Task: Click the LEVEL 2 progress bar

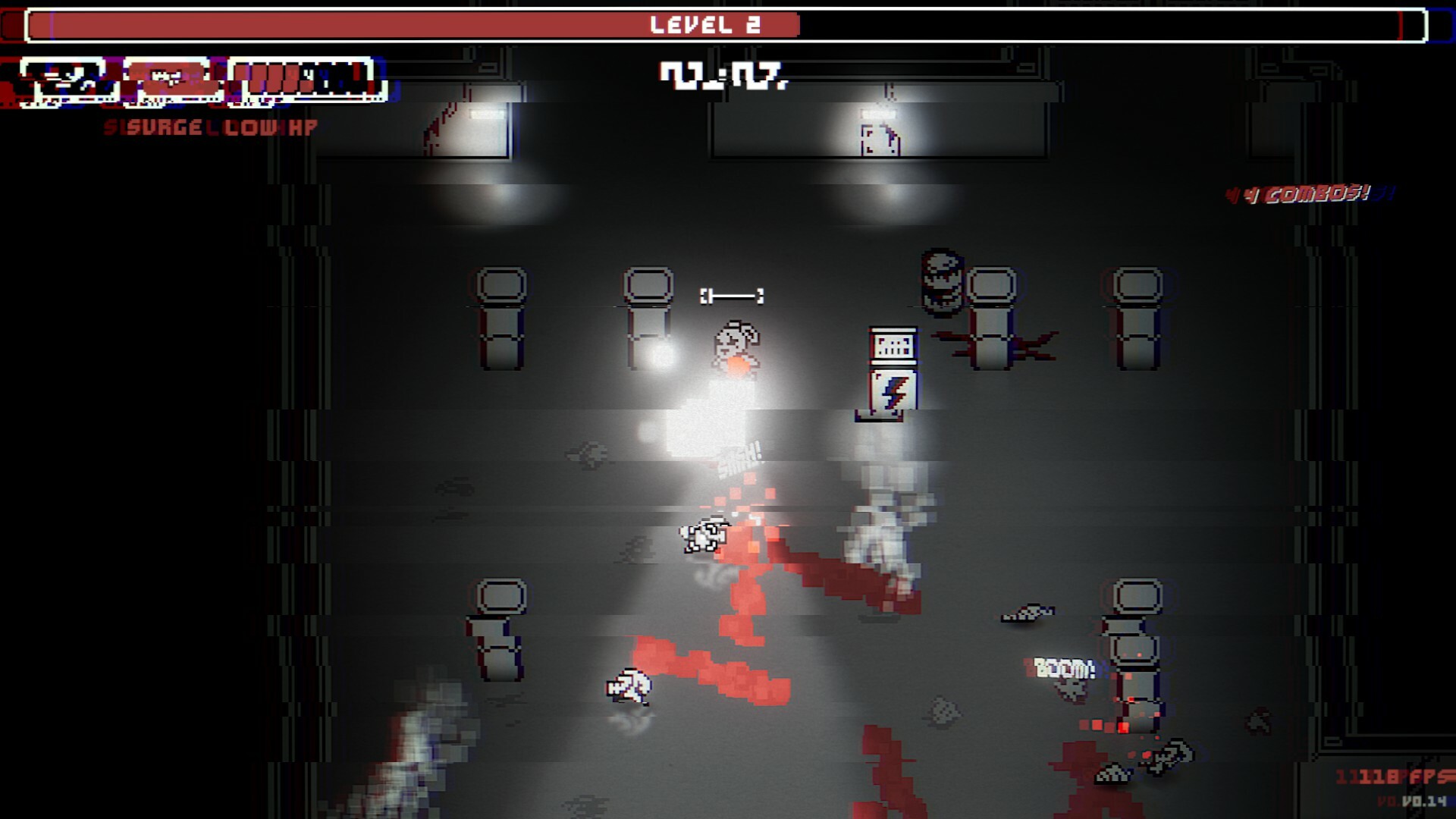Action: coord(724,23)
